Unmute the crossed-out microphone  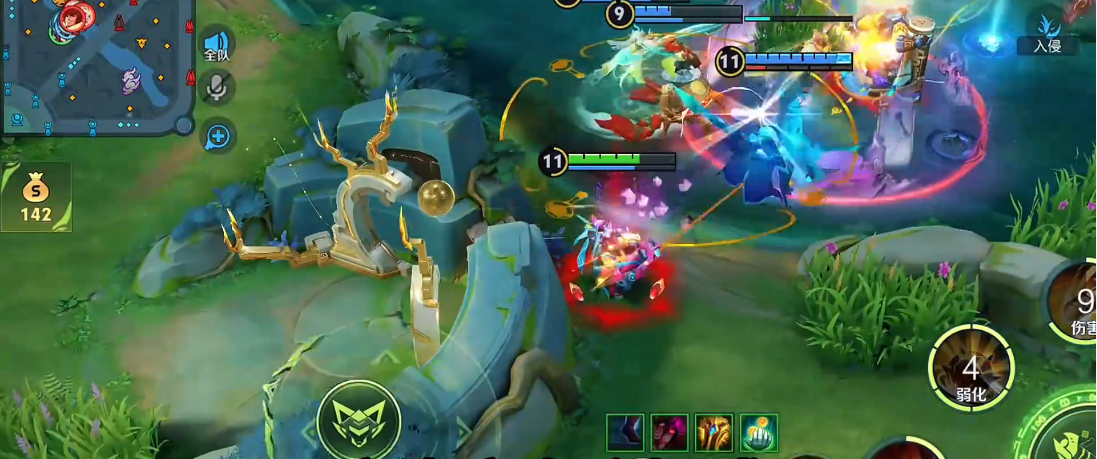click(216, 89)
